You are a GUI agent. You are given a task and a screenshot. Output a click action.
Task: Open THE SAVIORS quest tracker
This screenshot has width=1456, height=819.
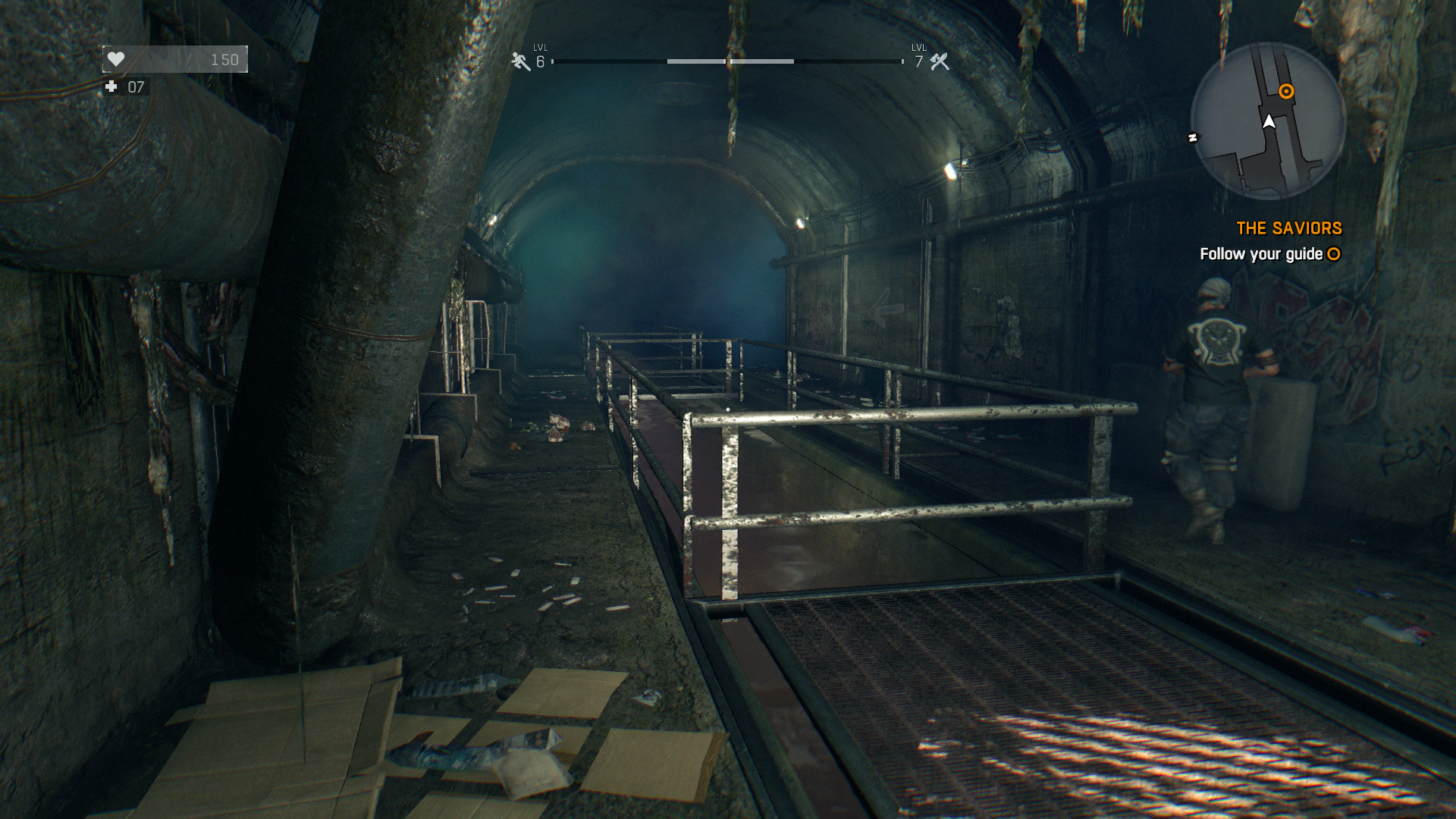[x=1288, y=228]
